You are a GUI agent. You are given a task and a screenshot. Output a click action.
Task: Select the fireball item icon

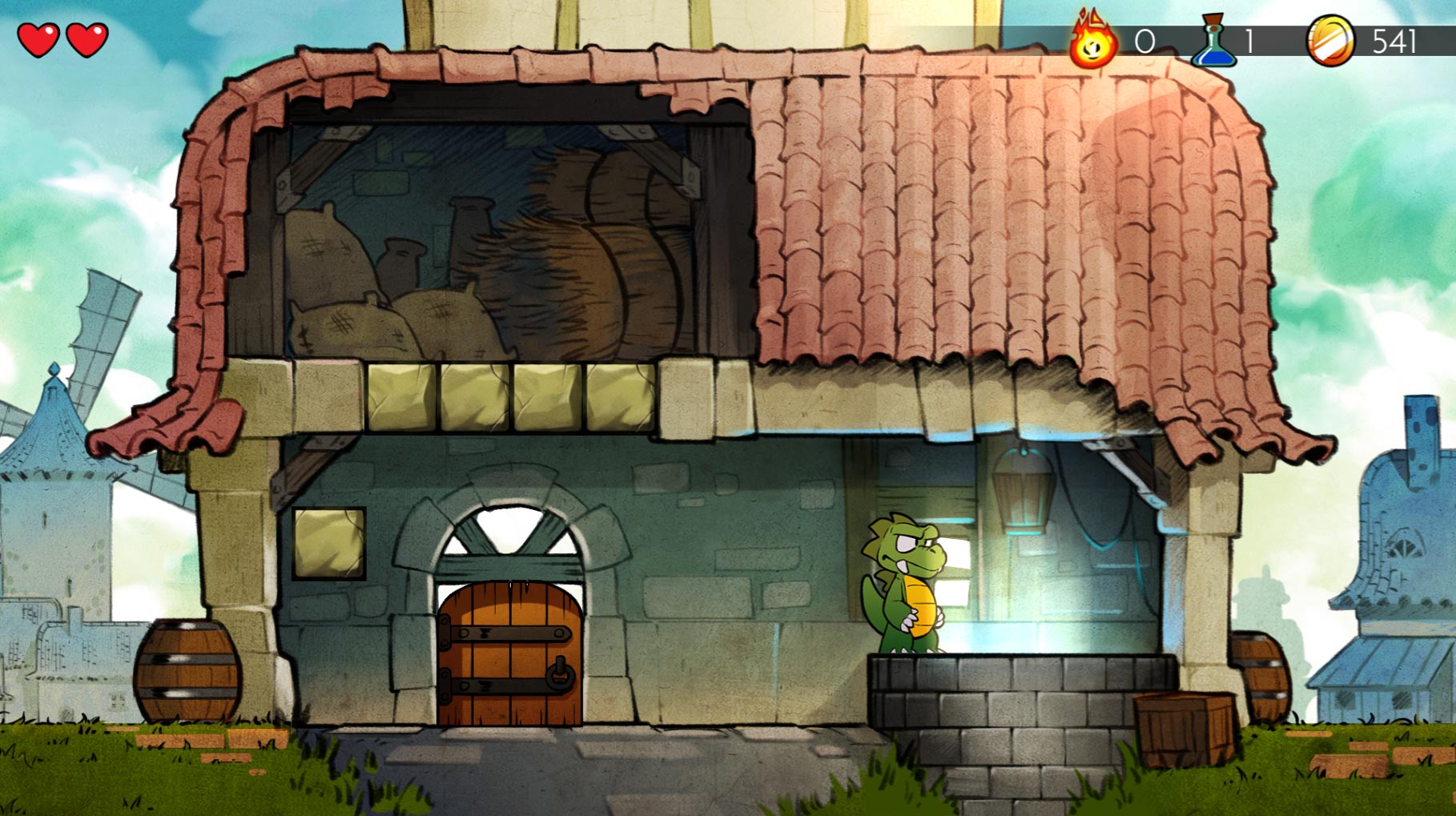[1093, 42]
